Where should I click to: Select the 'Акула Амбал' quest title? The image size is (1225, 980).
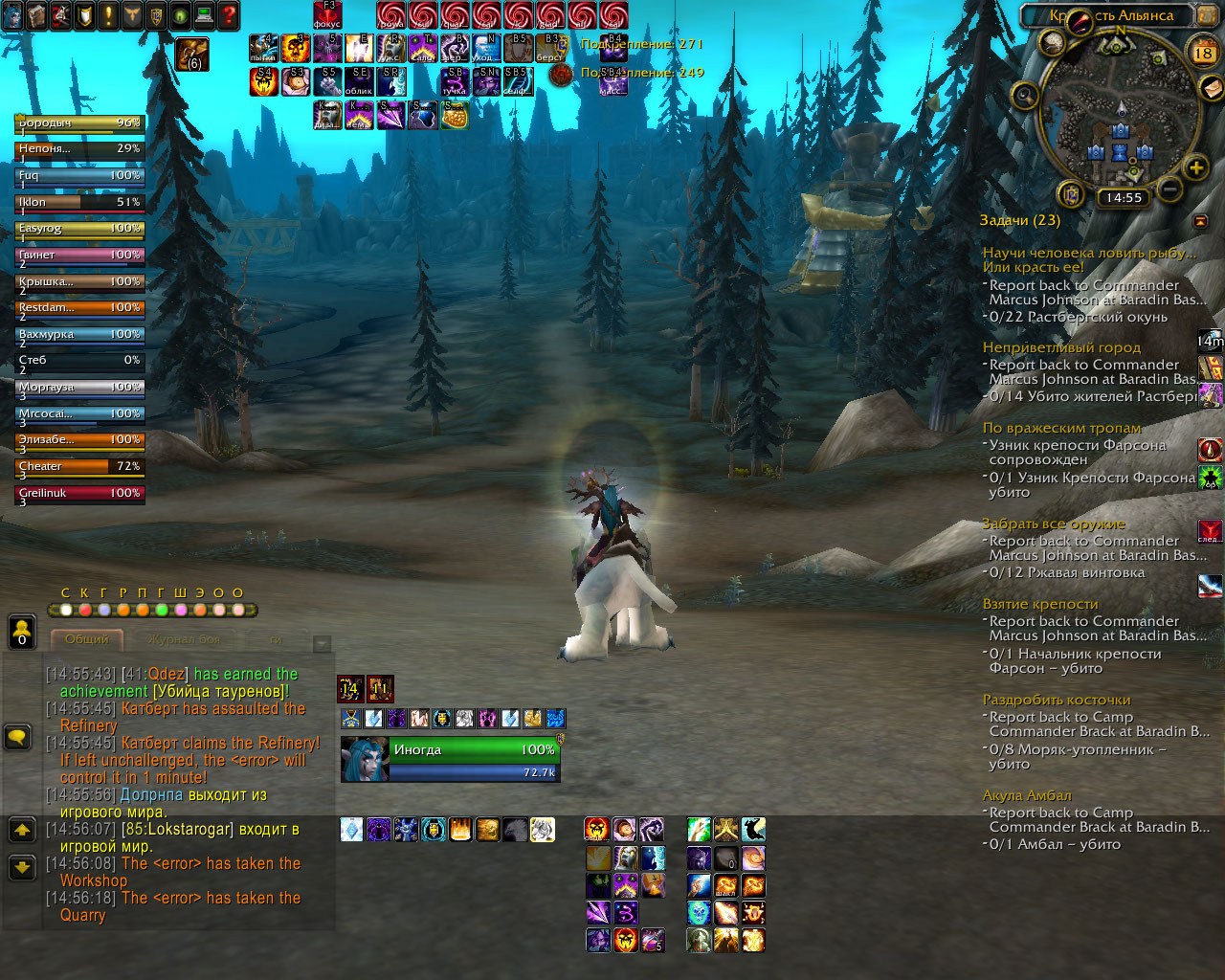(x=1027, y=795)
